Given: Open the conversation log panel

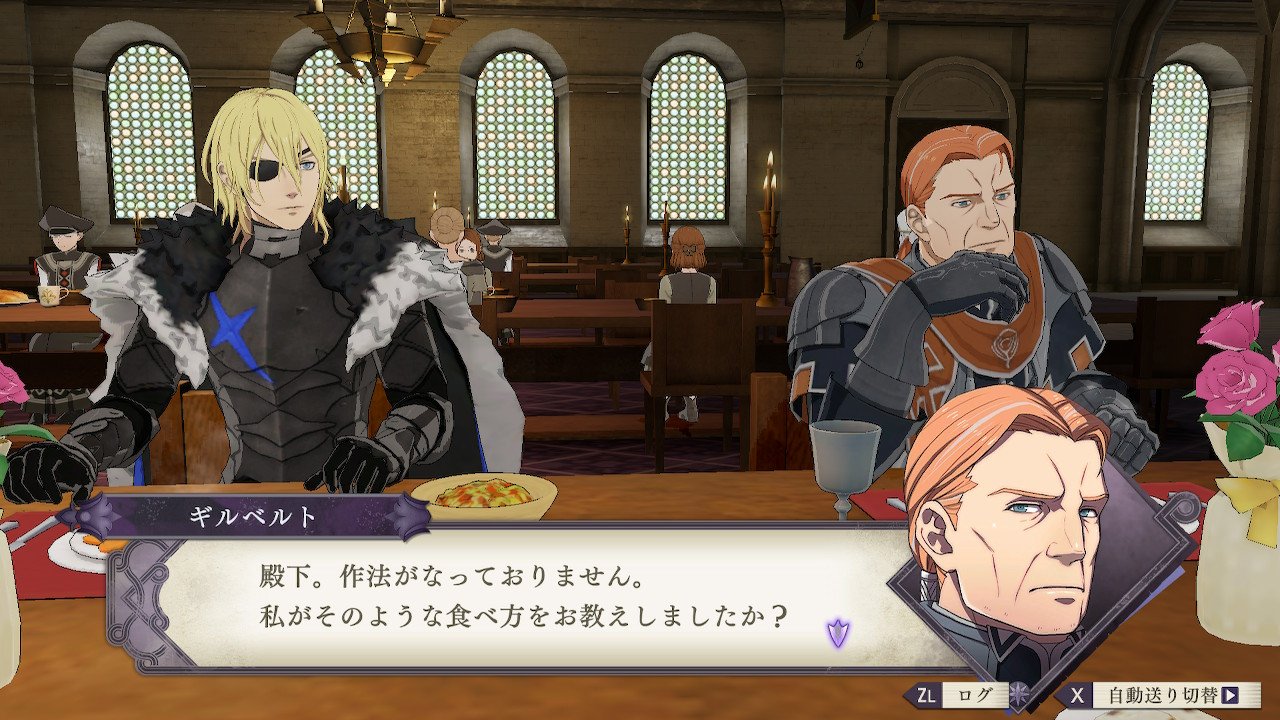Looking at the screenshot, I should click(975, 694).
